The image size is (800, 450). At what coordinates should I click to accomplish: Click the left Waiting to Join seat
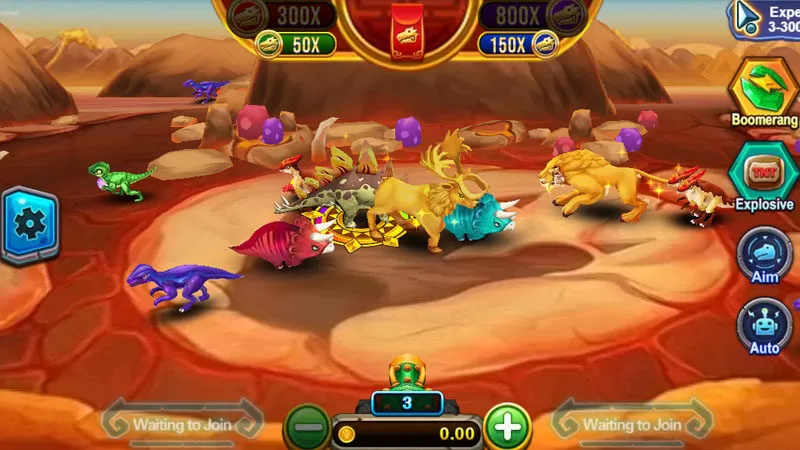click(183, 424)
